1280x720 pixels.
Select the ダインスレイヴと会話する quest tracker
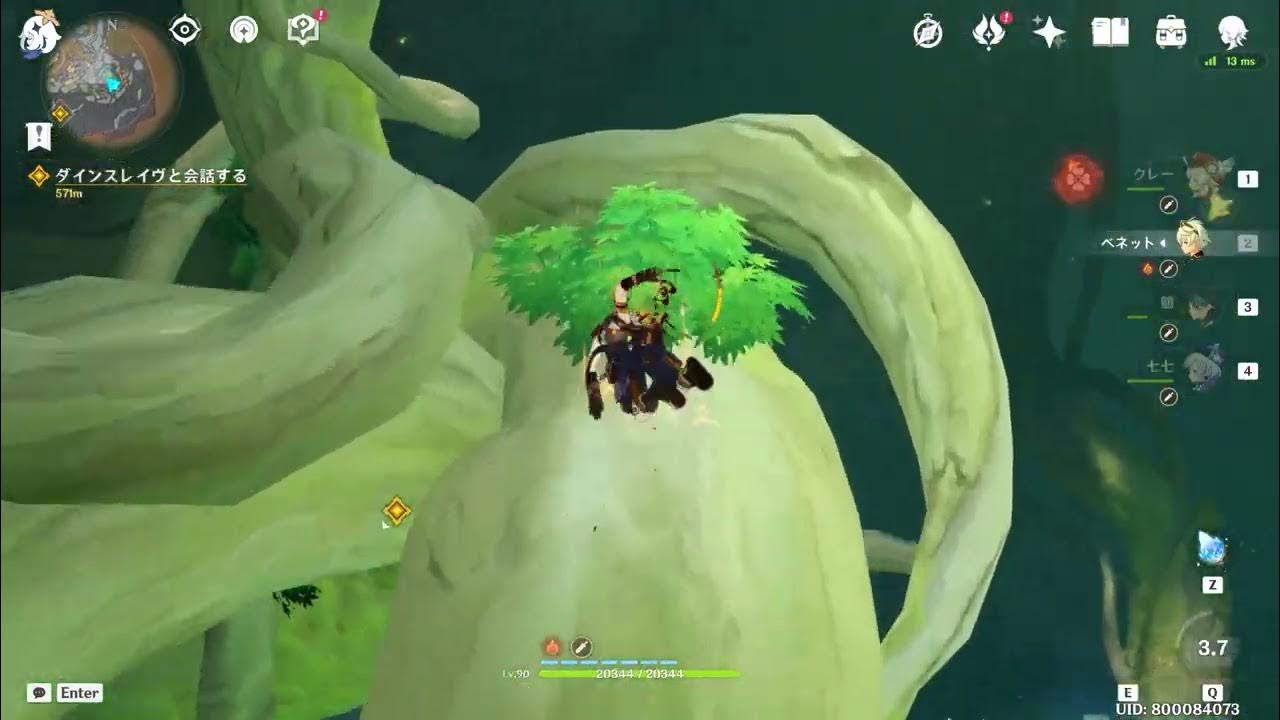click(150, 176)
